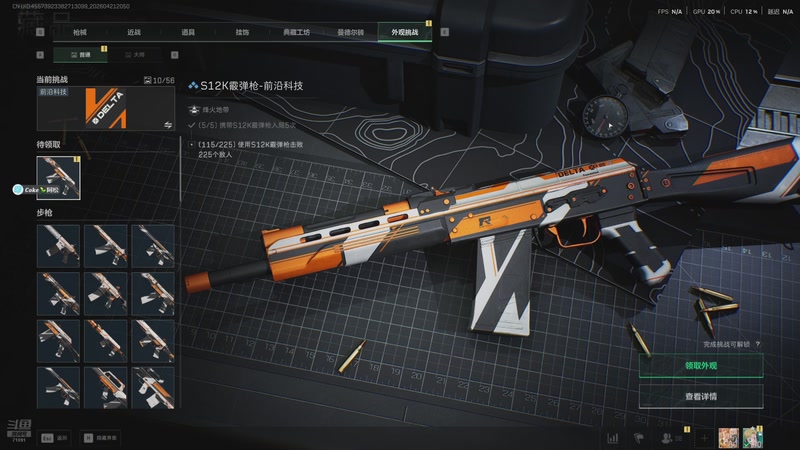Go to the 挂饰 charms tab
This screenshot has height=450, width=800.
click(x=242, y=33)
